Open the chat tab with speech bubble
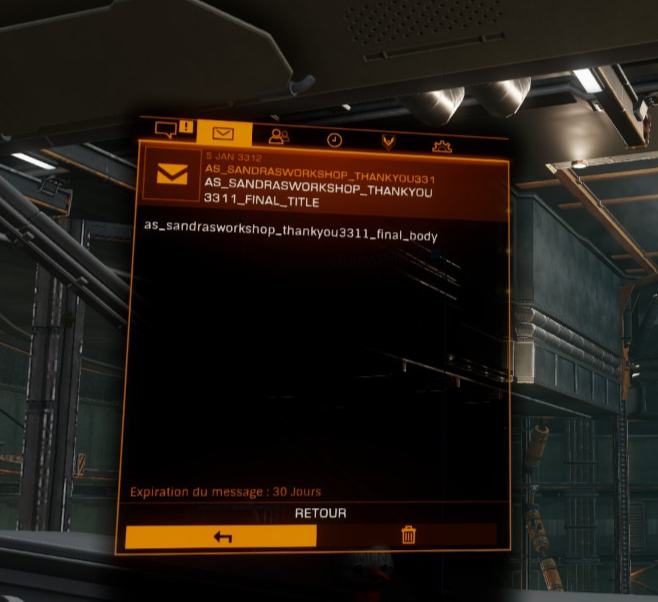Image resolution: width=658 pixels, height=602 pixels. (x=172, y=130)
